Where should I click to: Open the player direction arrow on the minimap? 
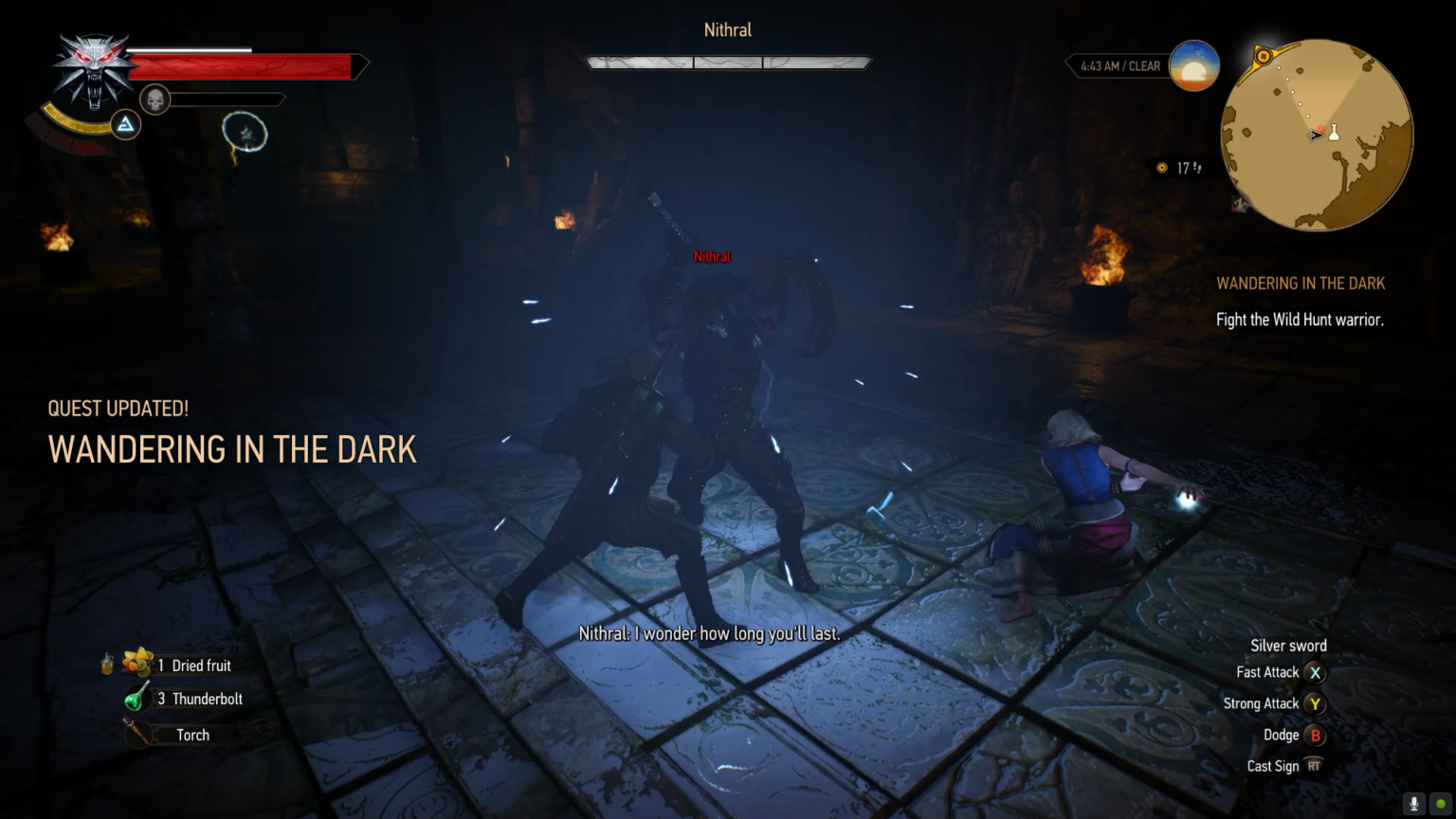pyautogui.click(x=1317, y=135)
